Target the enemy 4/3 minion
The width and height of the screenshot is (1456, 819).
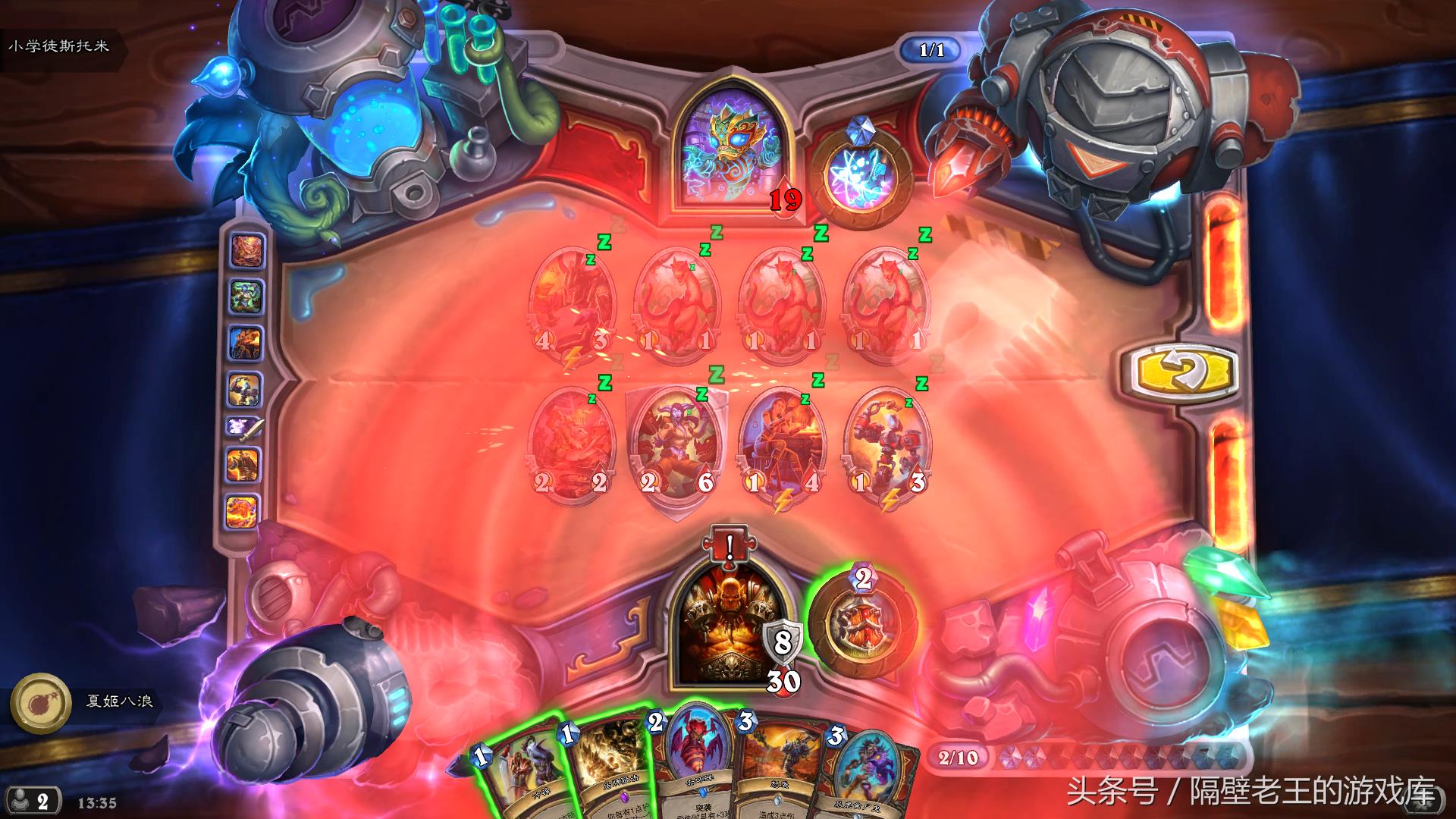pyautogui.click(x=572, y=303)
